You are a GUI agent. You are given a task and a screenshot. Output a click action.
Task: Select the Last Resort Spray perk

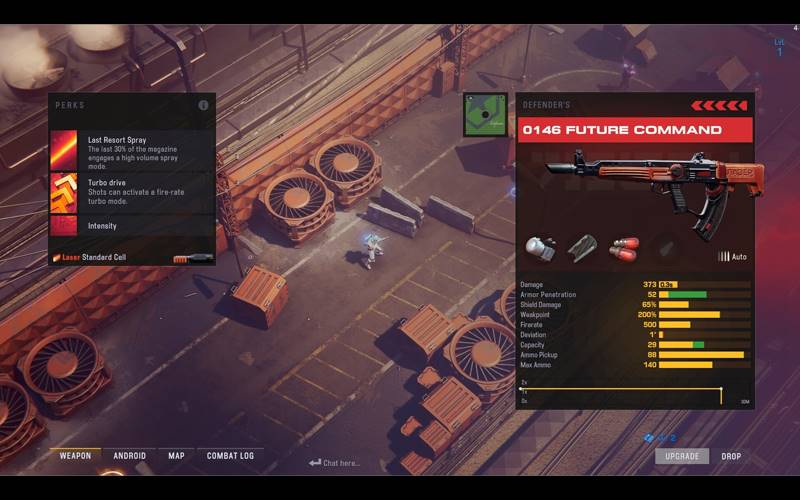click(132, 145)
